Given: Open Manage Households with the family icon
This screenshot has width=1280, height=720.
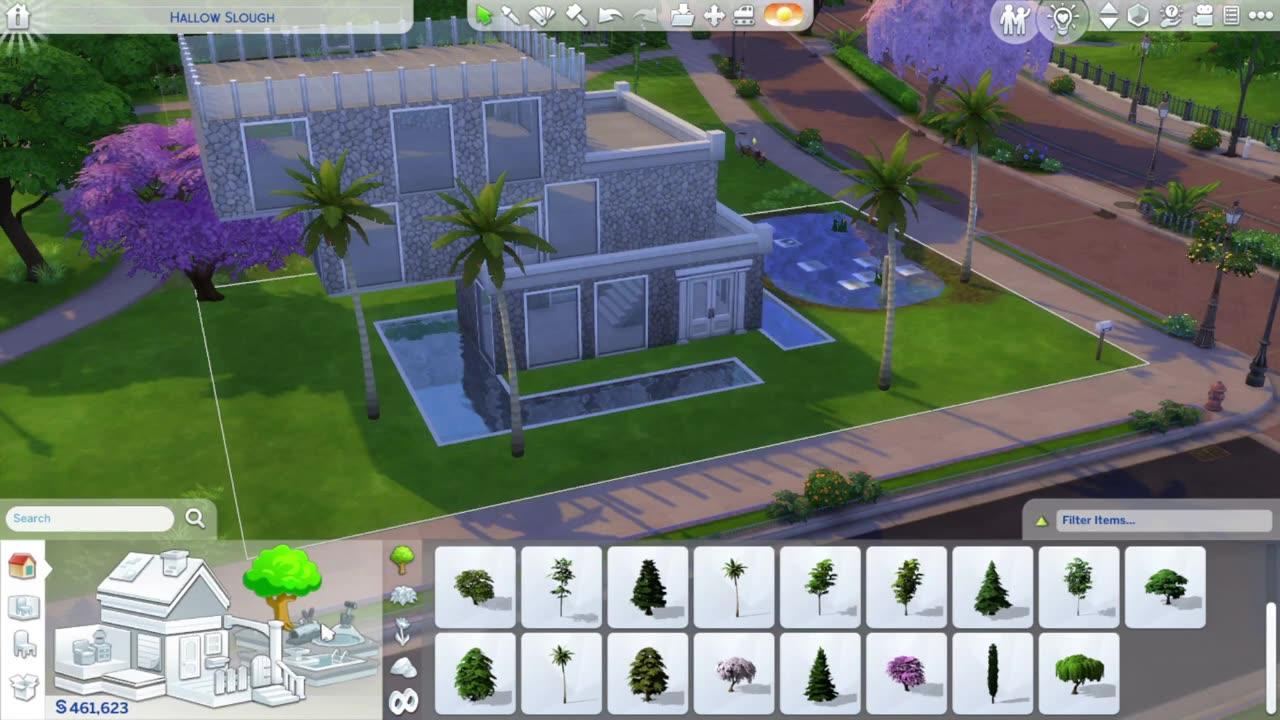Looking at the screenshot, I should coord(1015,19).
